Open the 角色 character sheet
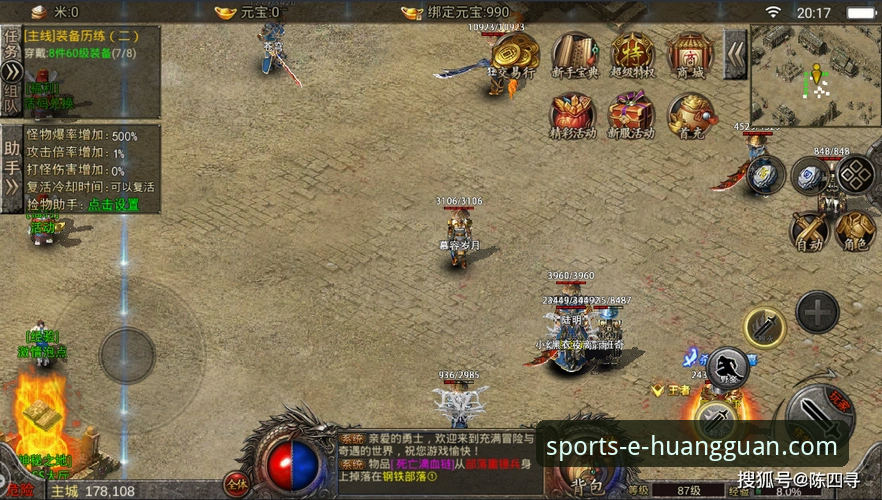882x500 pixels. pyautogui.click(x=853, y=231)
